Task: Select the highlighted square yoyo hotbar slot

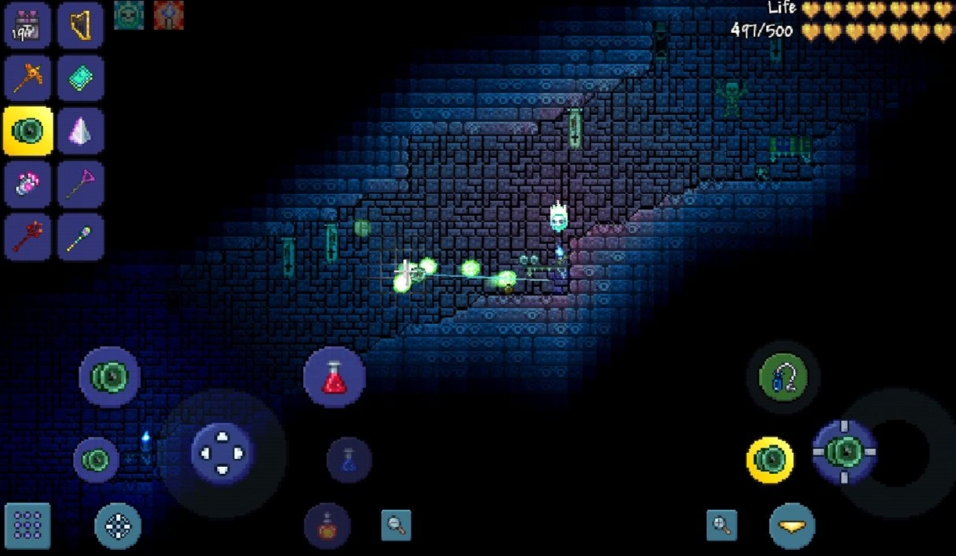Action: (x=28, y=131)
